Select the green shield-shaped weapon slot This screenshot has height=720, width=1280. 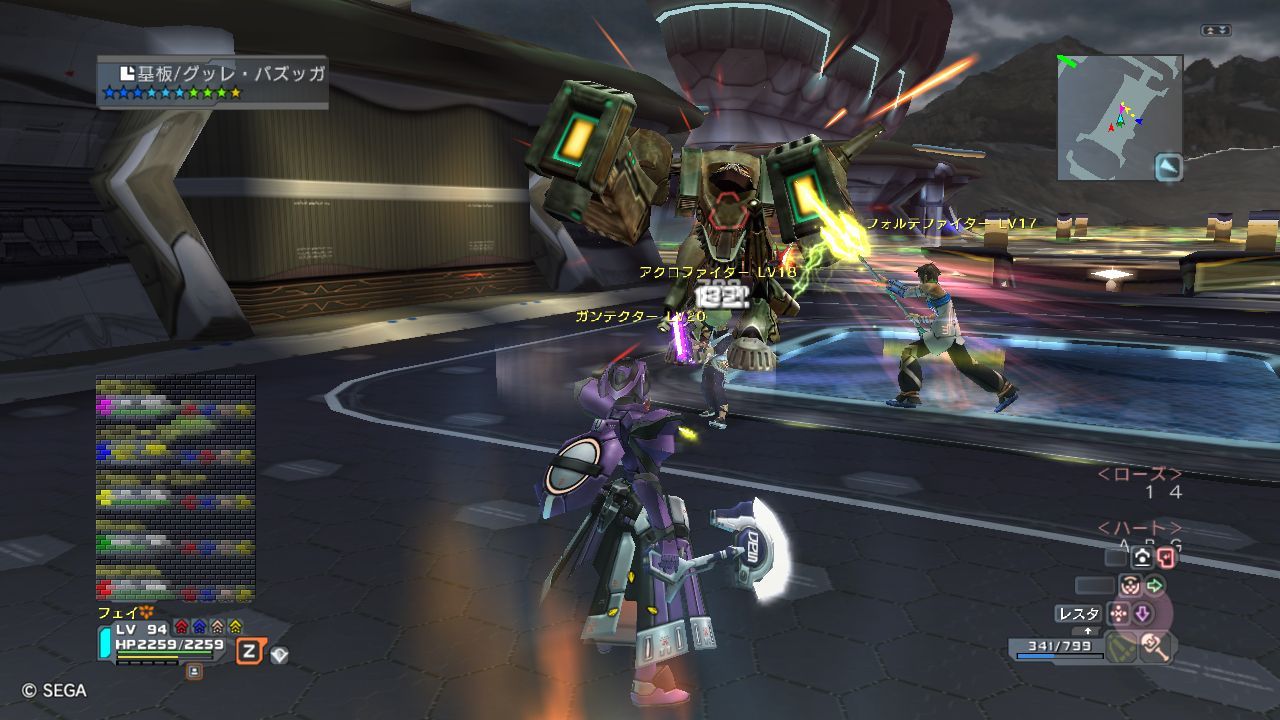[x=1119, y=647]
